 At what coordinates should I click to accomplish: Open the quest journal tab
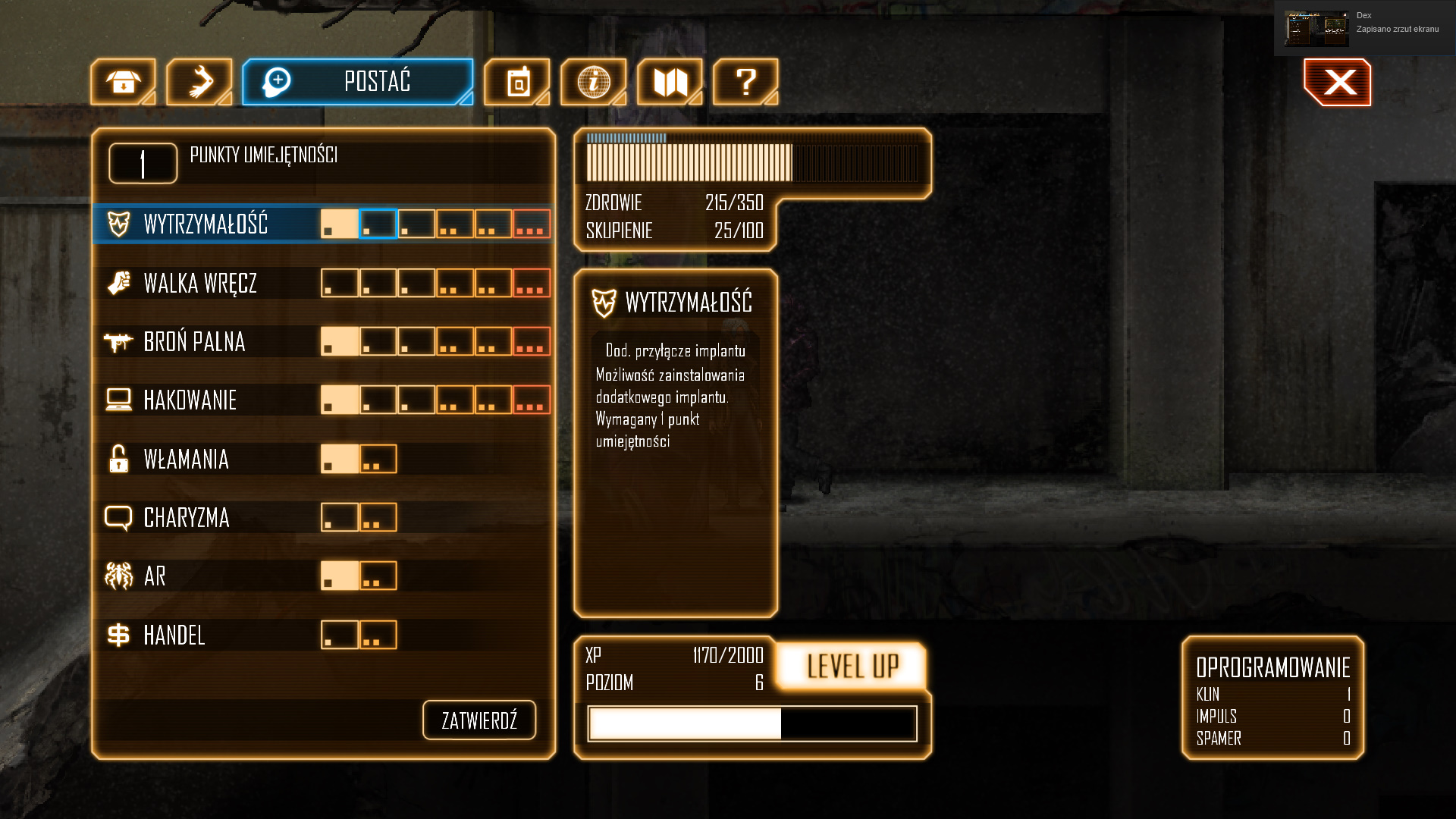[517, 82]
